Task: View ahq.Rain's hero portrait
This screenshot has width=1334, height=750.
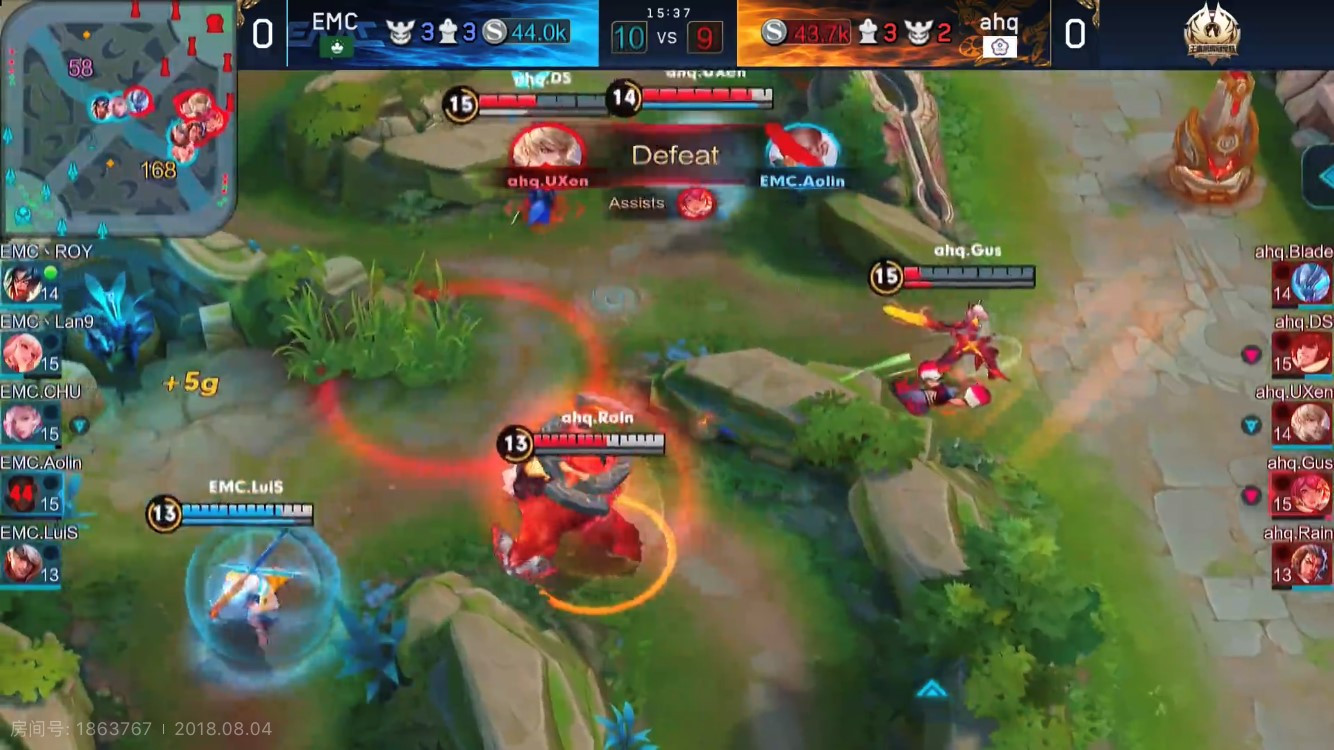Action: click(1310, 563)
